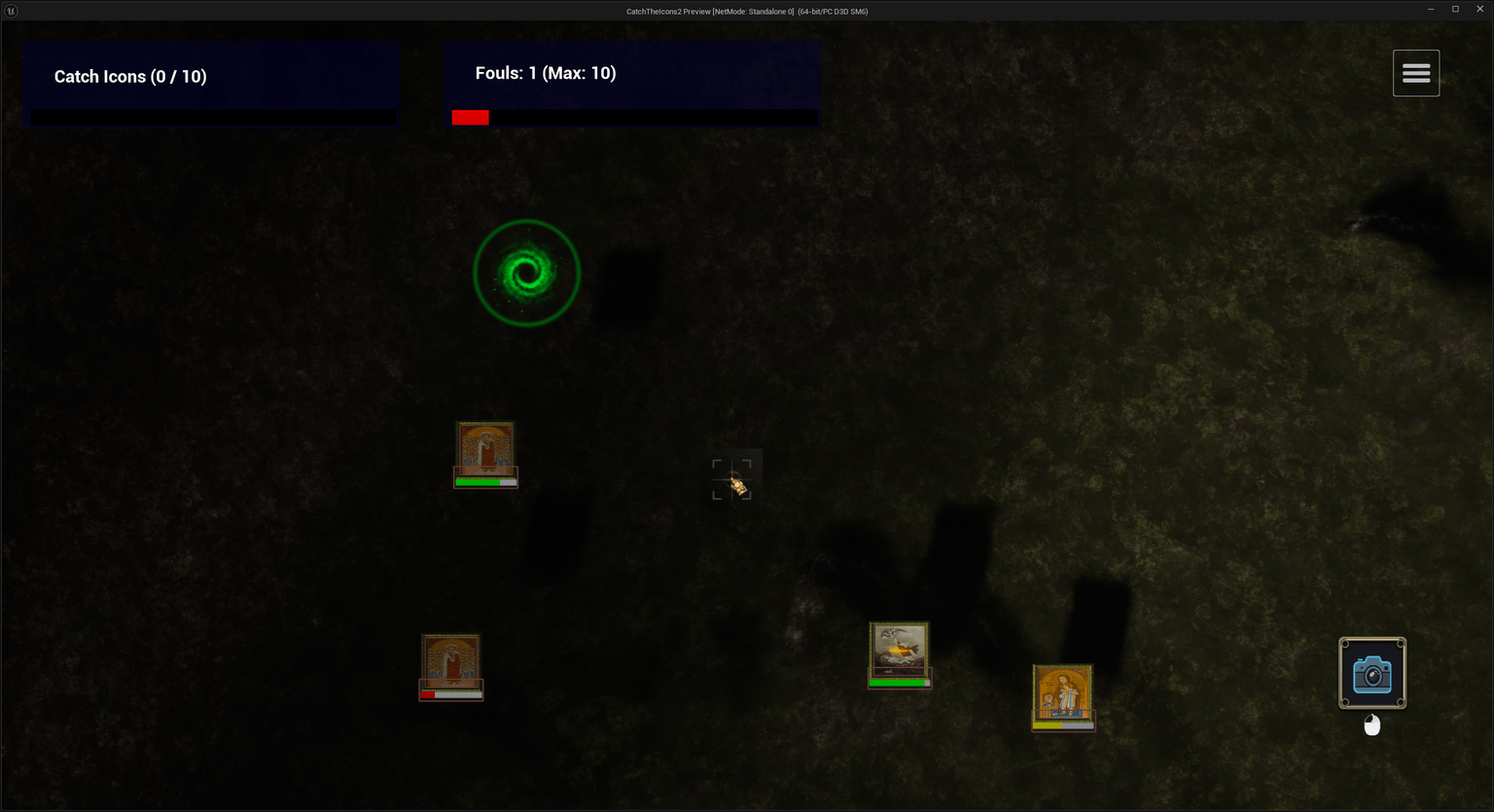Click the Fouls: 1 (Max: 10) label
Screen dimensions: 1494x812
(546, 72)
